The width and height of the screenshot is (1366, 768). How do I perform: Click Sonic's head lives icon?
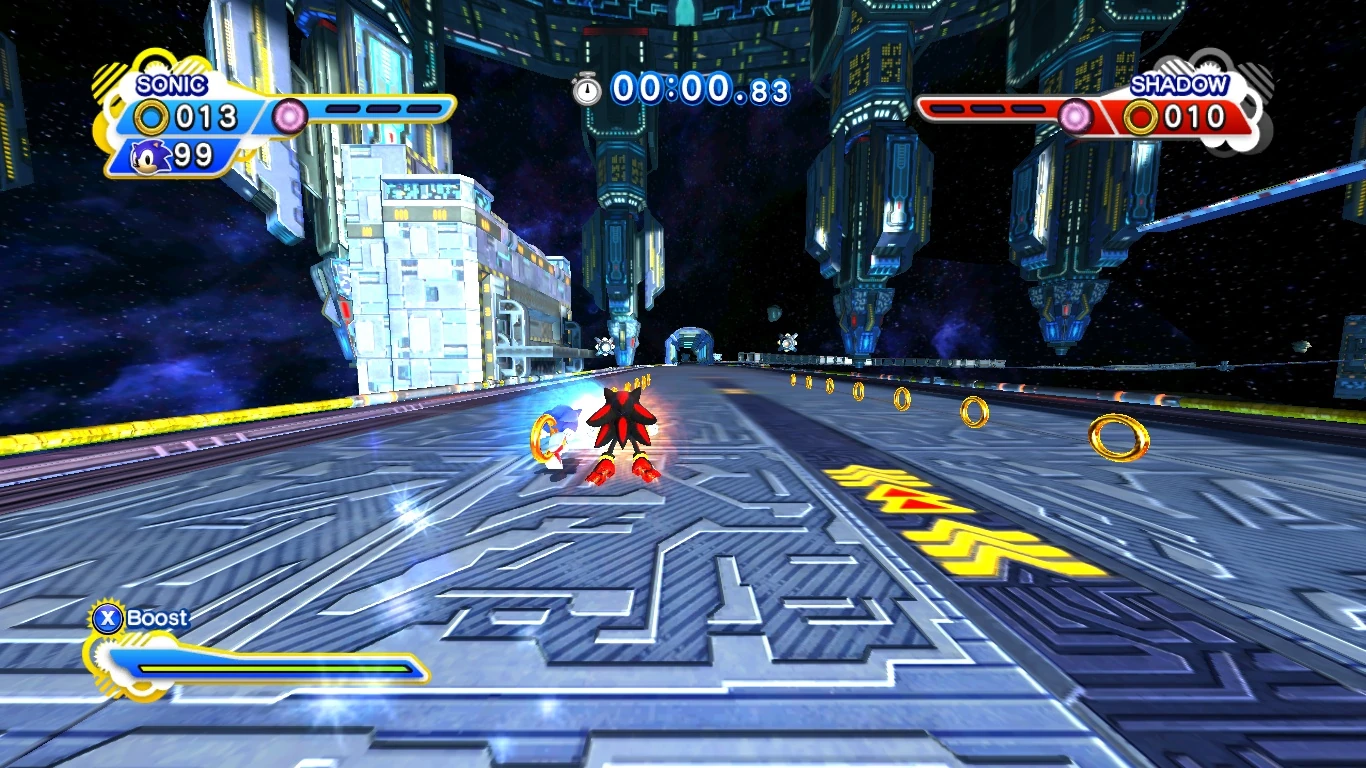point(153,156)
